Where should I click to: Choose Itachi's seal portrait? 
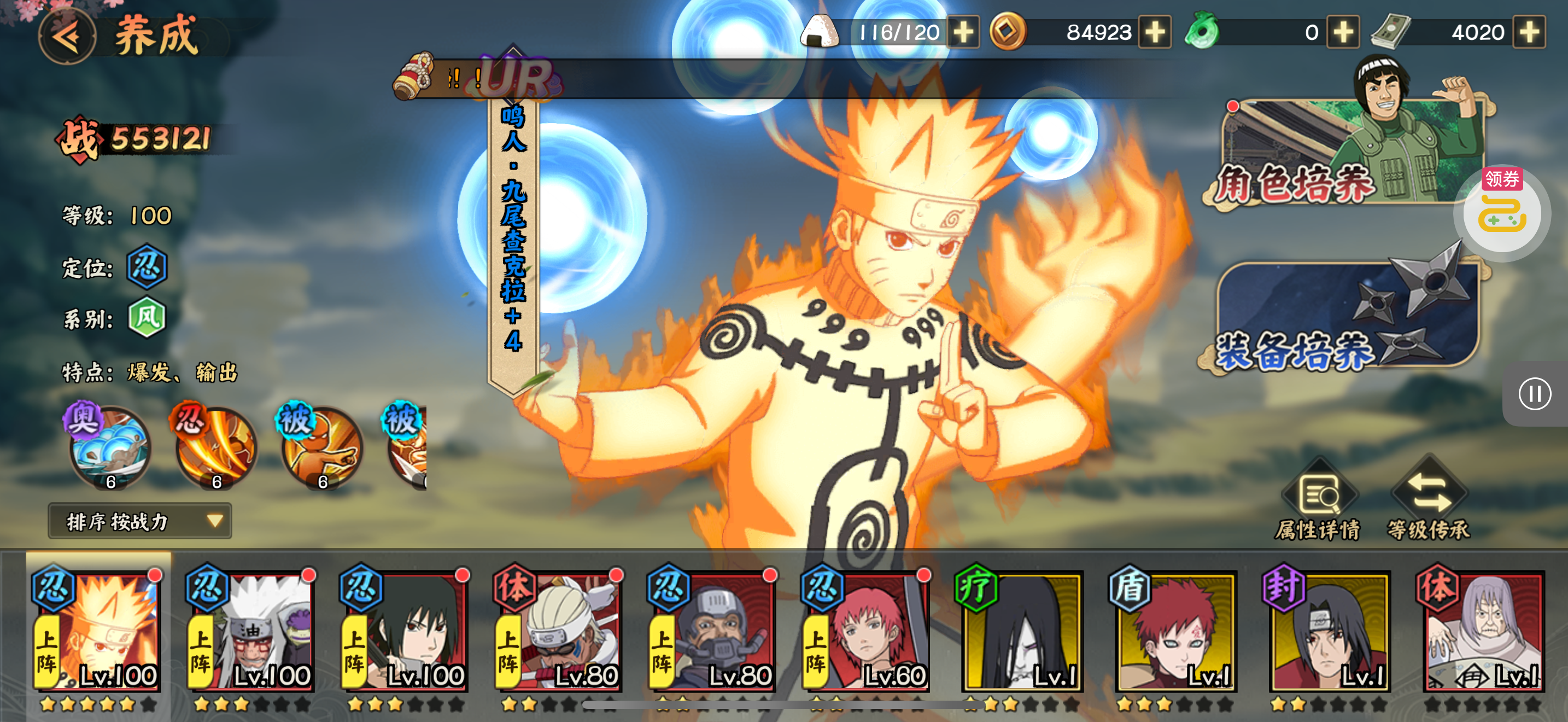coord(1329,633)
